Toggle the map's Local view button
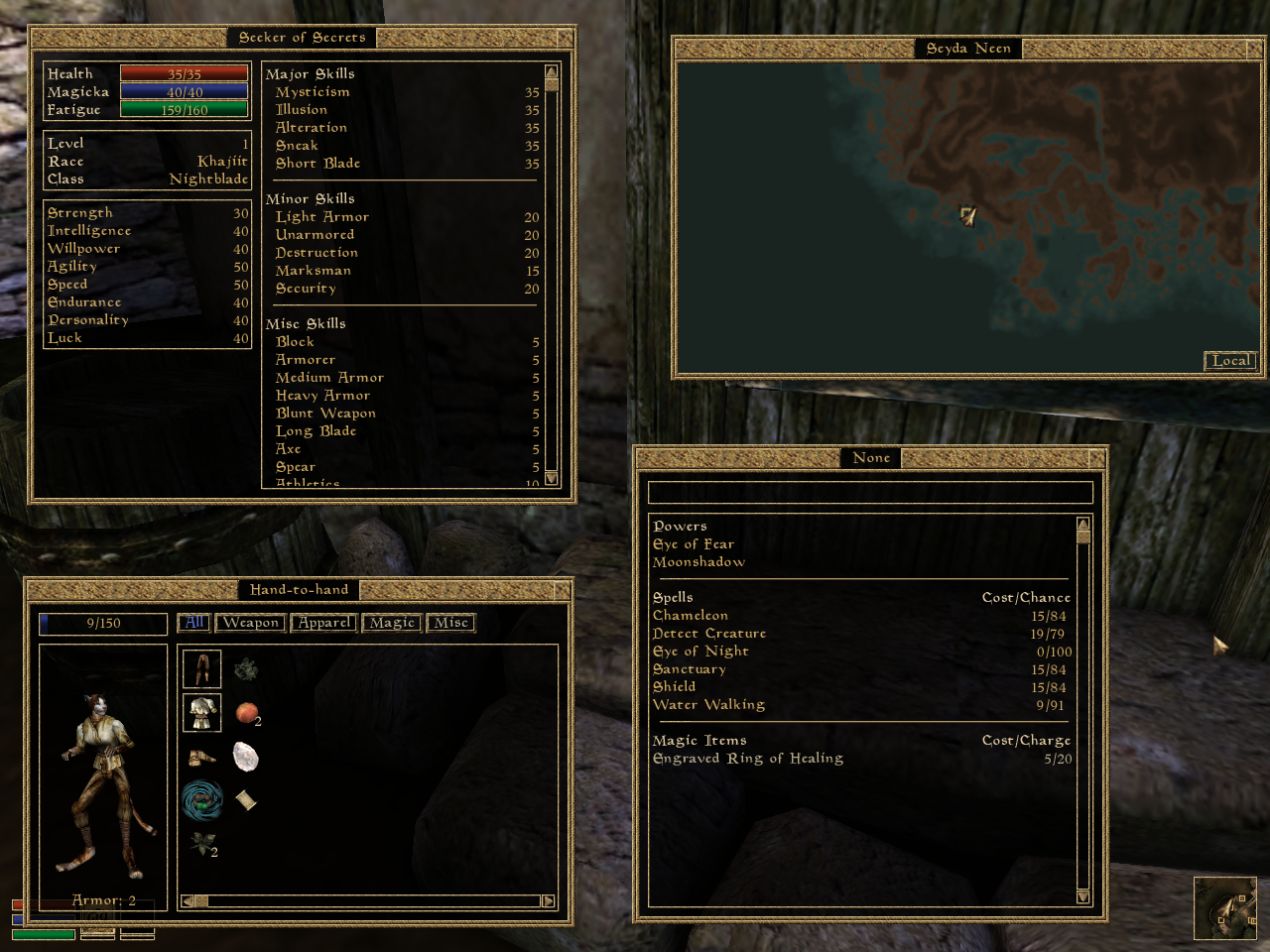1270x952 pixels. coord(1230,361)
